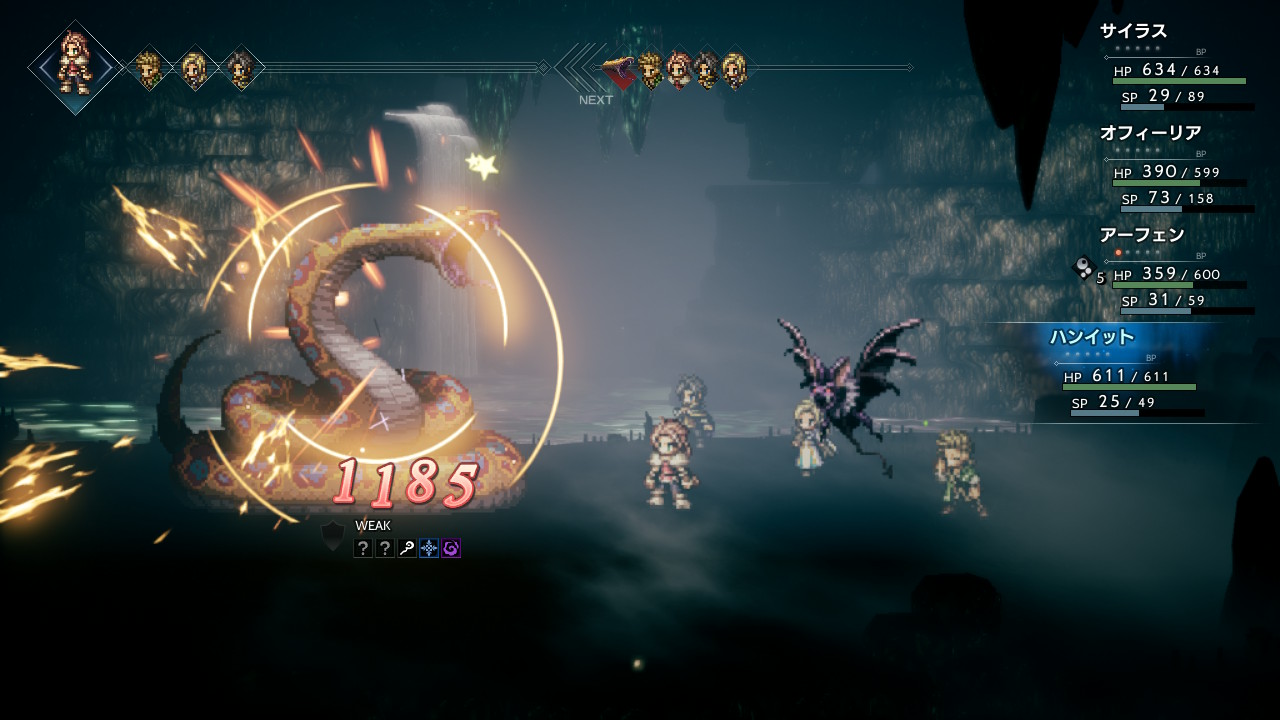The image size is (1280, 720).
Task: Click the status icon beside アーフェン's HP
Action: pos(1083,267)
